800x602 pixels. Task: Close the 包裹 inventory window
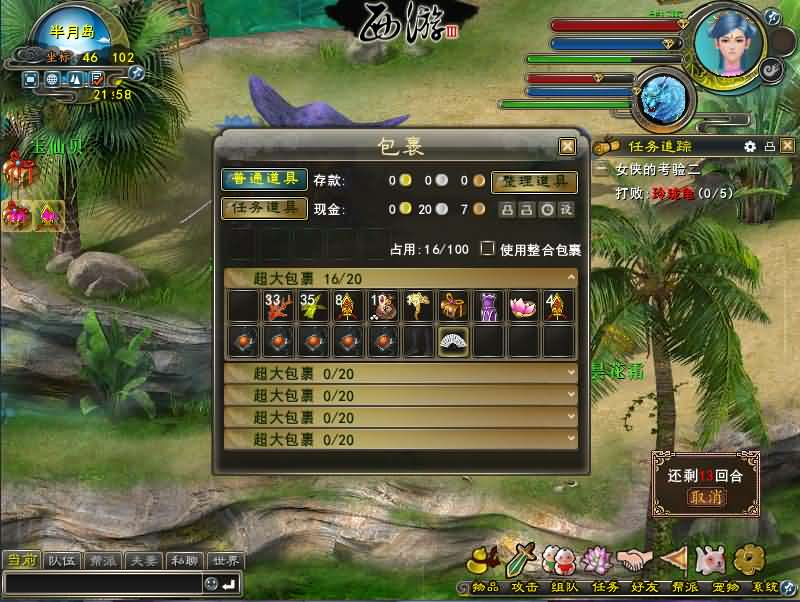[x=567, y=146]
